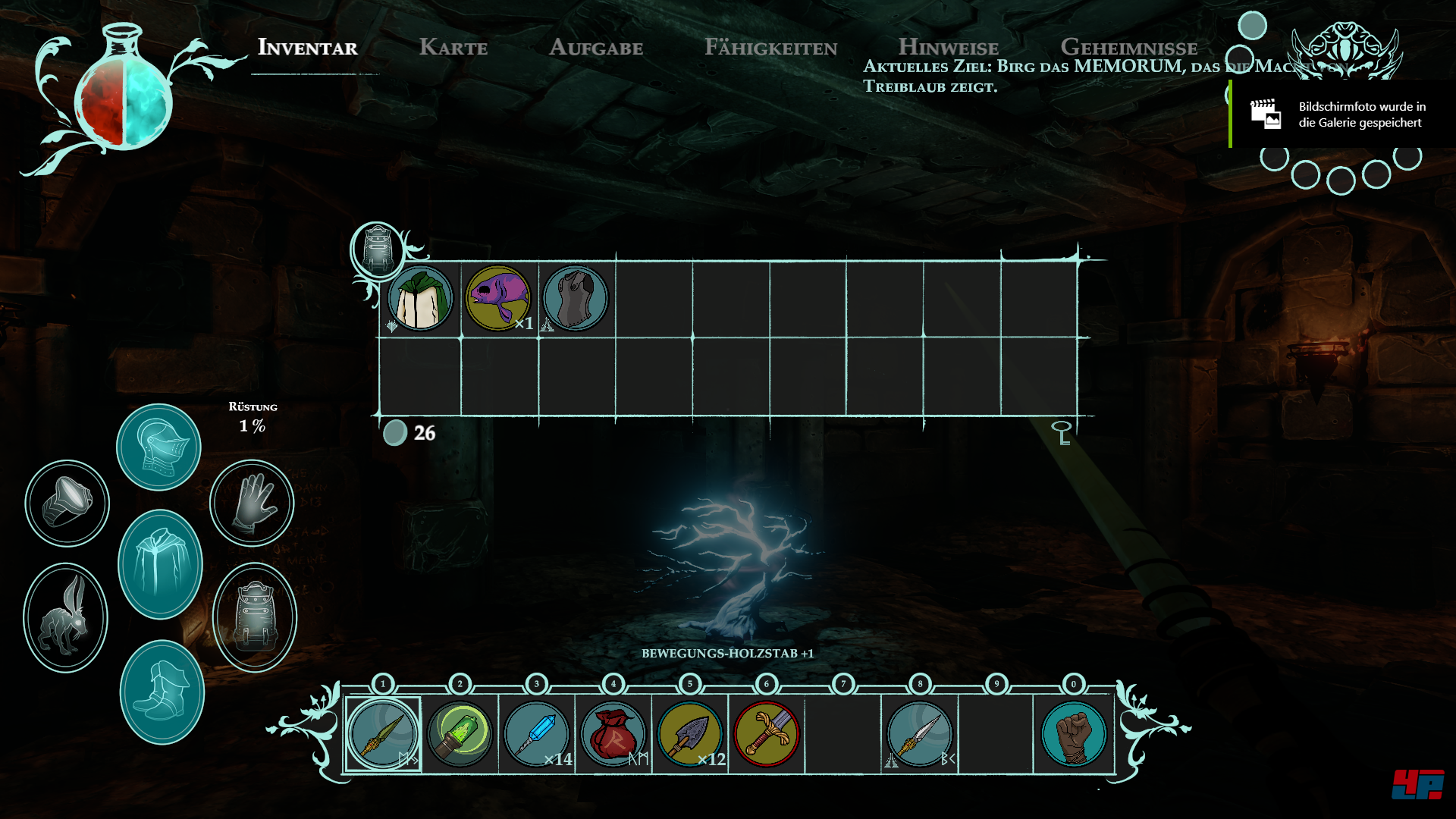Image resolution: width=1456 pixels, height=819 pixels.
Task: Show the Fähigkeiten tab
Action: click(x=770, y=48)
